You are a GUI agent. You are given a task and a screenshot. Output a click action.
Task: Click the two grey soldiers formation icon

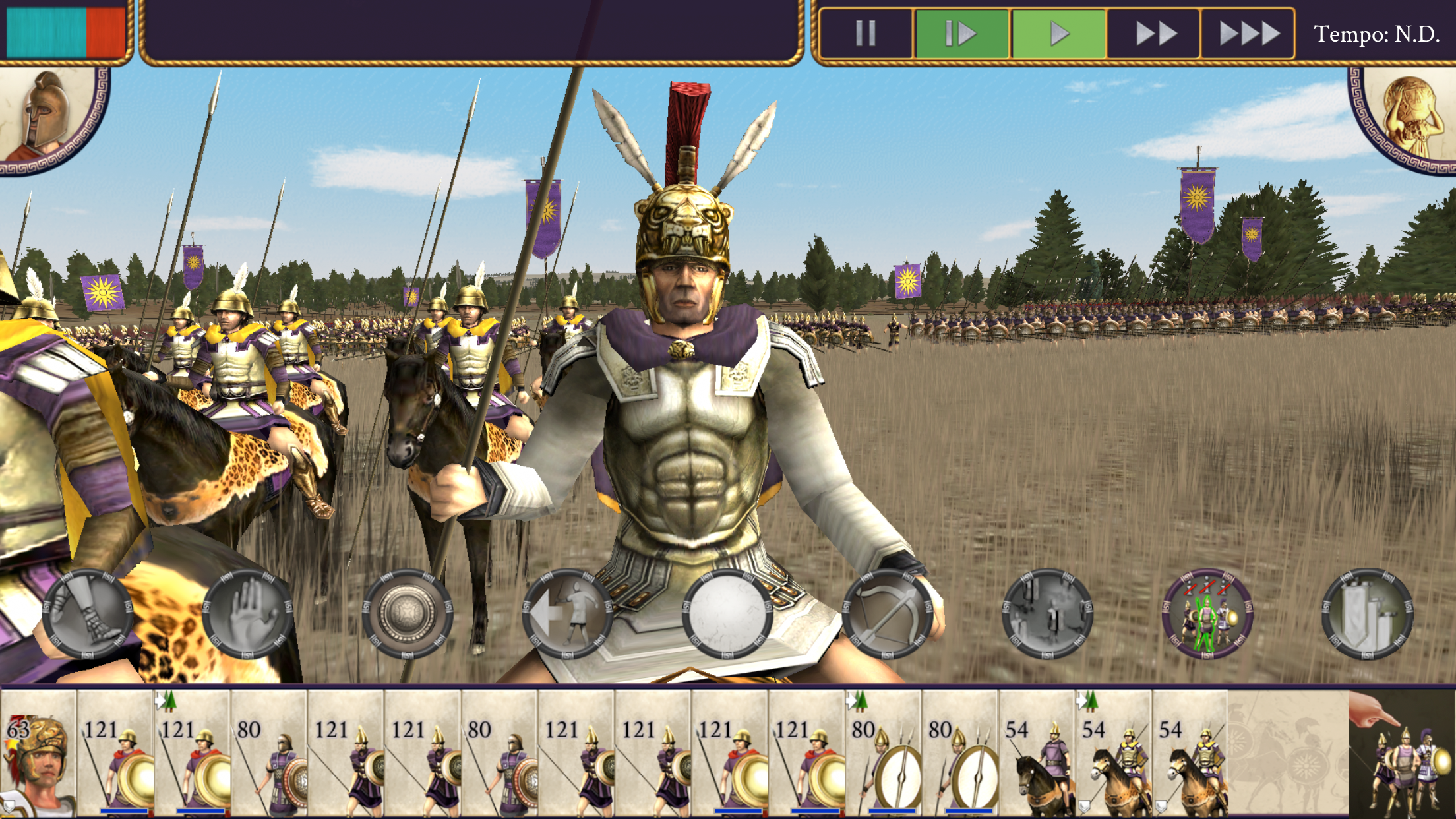click(1047, 614)
